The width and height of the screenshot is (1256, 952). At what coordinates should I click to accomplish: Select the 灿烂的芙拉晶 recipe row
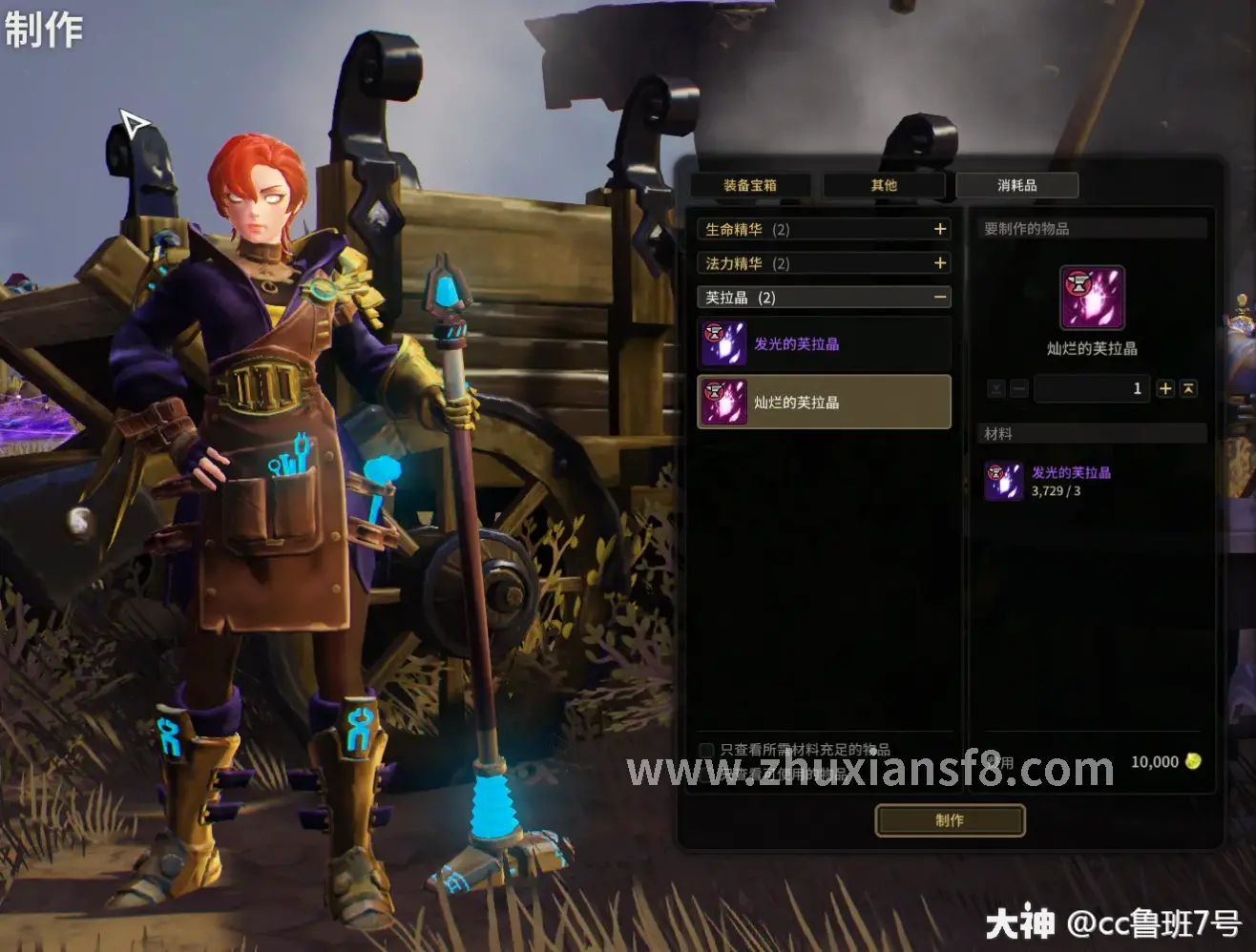point(824,402)
